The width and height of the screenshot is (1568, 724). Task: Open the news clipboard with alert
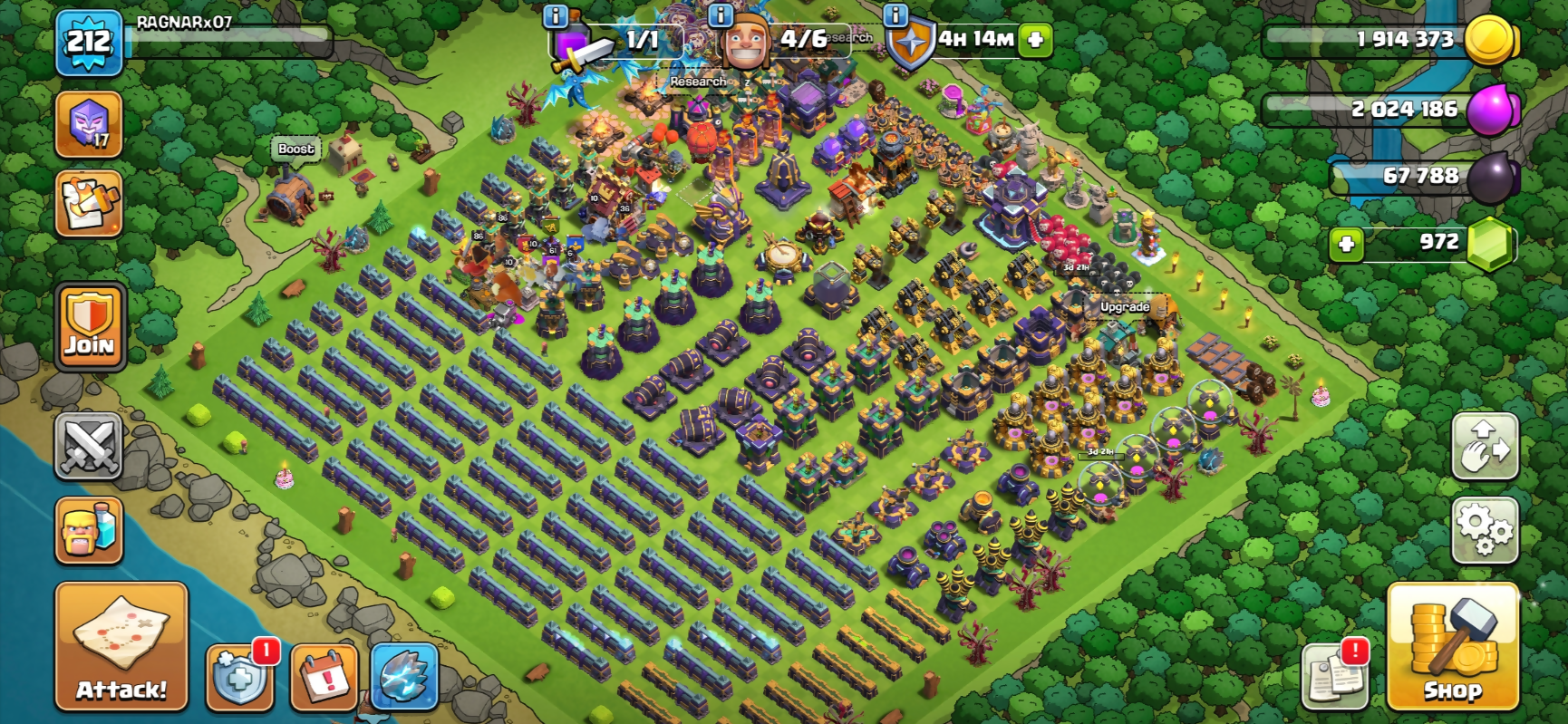point(1334,677)
